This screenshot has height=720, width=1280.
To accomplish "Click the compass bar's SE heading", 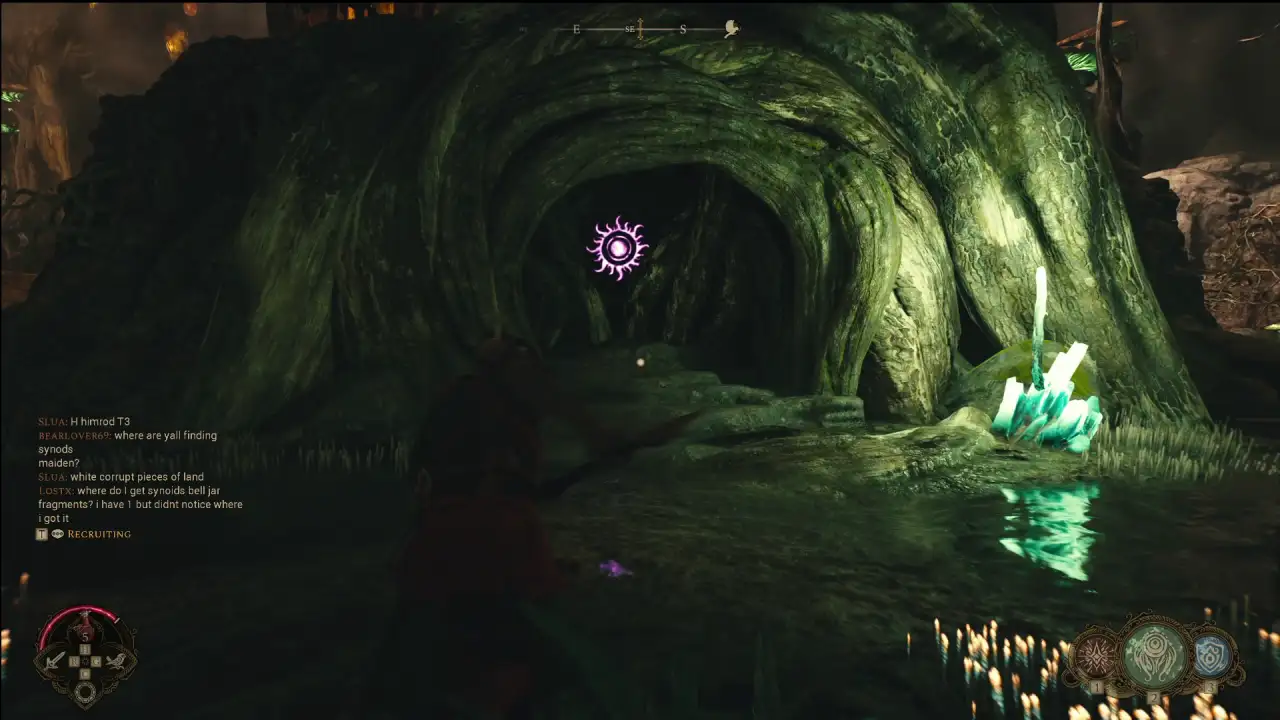I will click(x=631, y=29).
